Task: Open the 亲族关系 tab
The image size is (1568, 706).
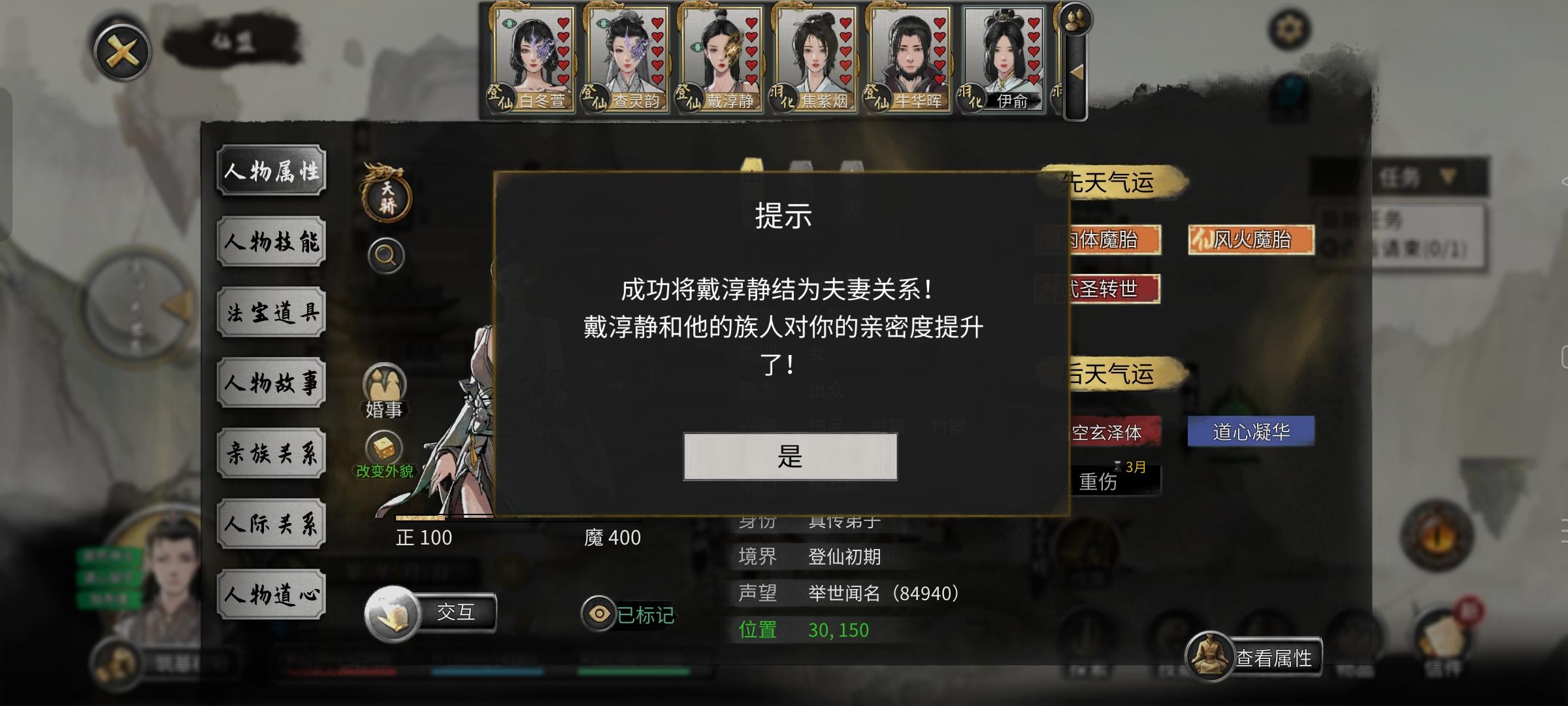Action: (272, 453)
